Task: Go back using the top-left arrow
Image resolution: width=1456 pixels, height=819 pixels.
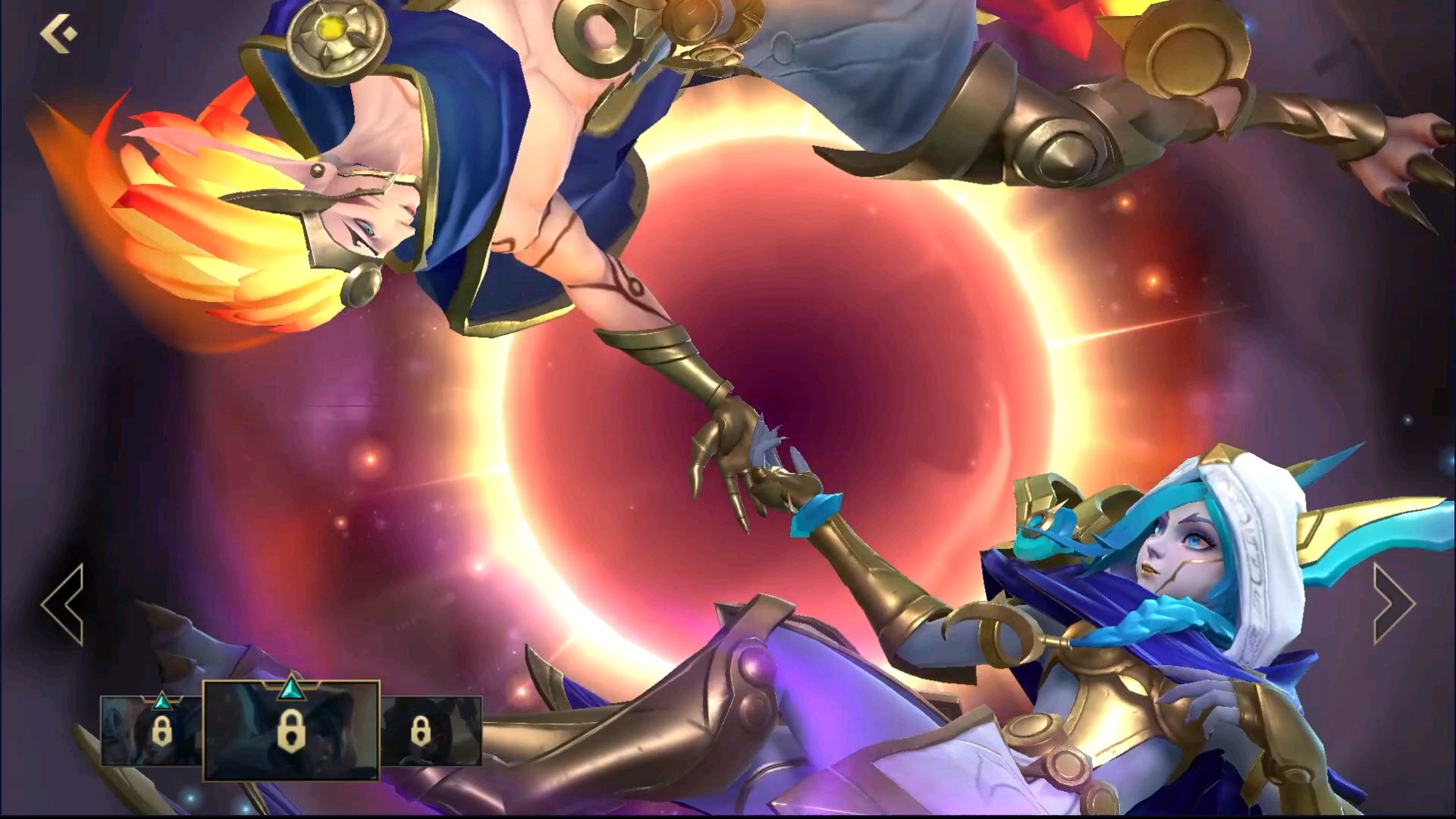Action: click(x=58, y=34)
